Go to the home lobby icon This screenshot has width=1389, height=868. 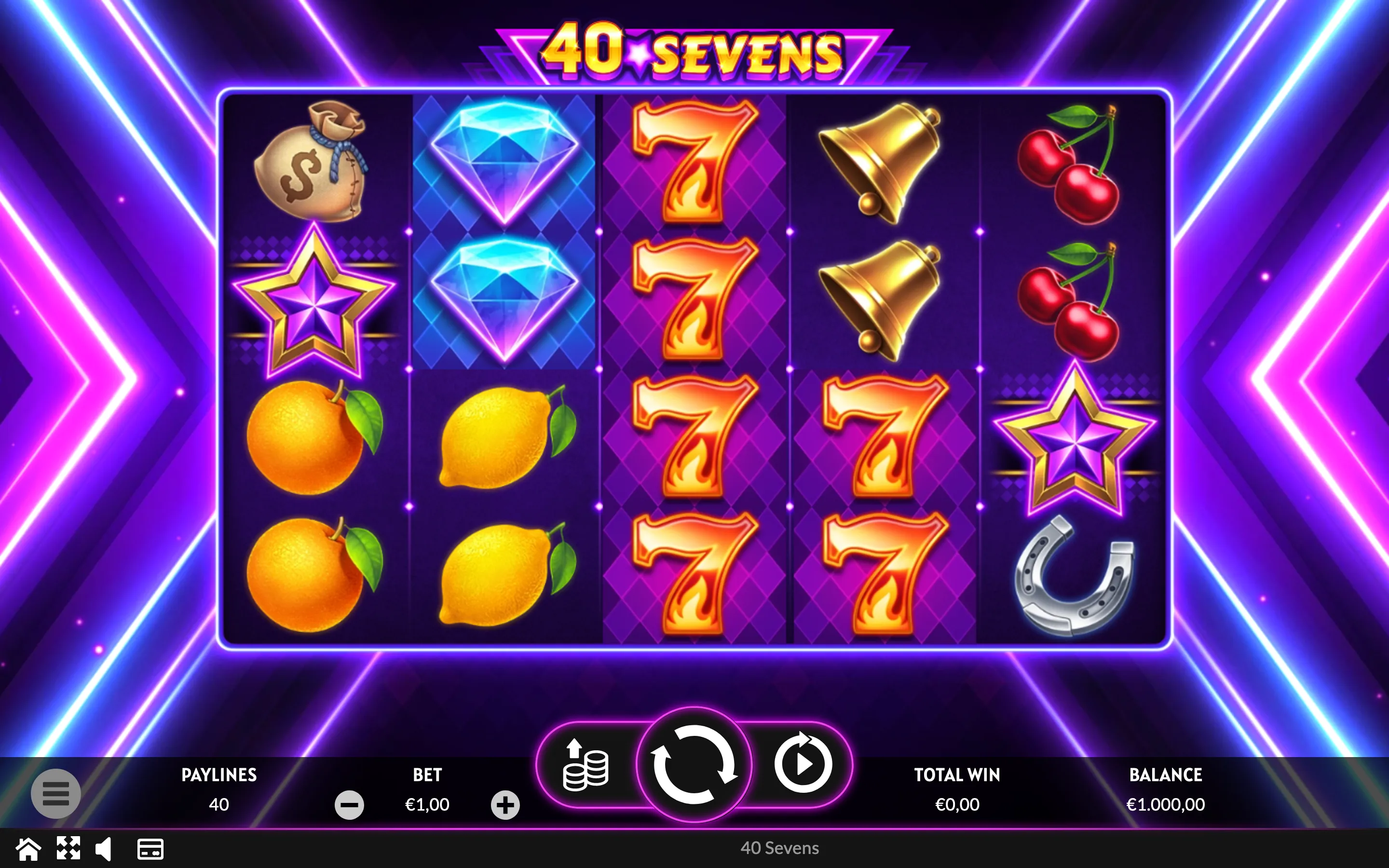click(x=28, y=849)
